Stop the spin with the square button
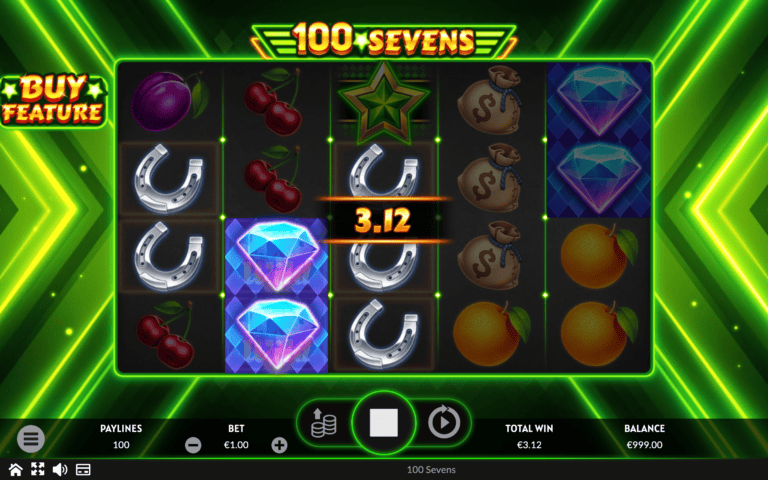 [x=383, y=423]
